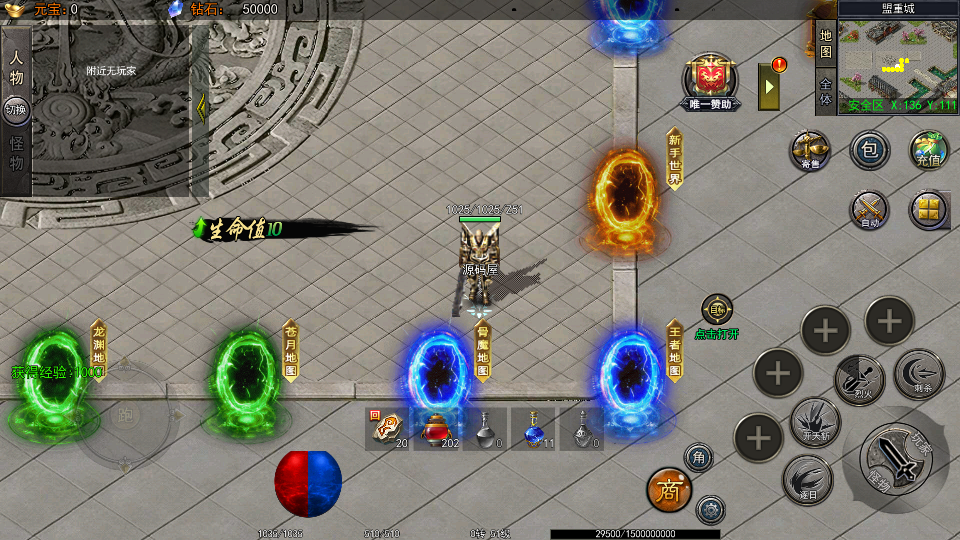Cast the 开天斩 skill
The width and height of the screenshot is (960, 540).
[815, 420]
